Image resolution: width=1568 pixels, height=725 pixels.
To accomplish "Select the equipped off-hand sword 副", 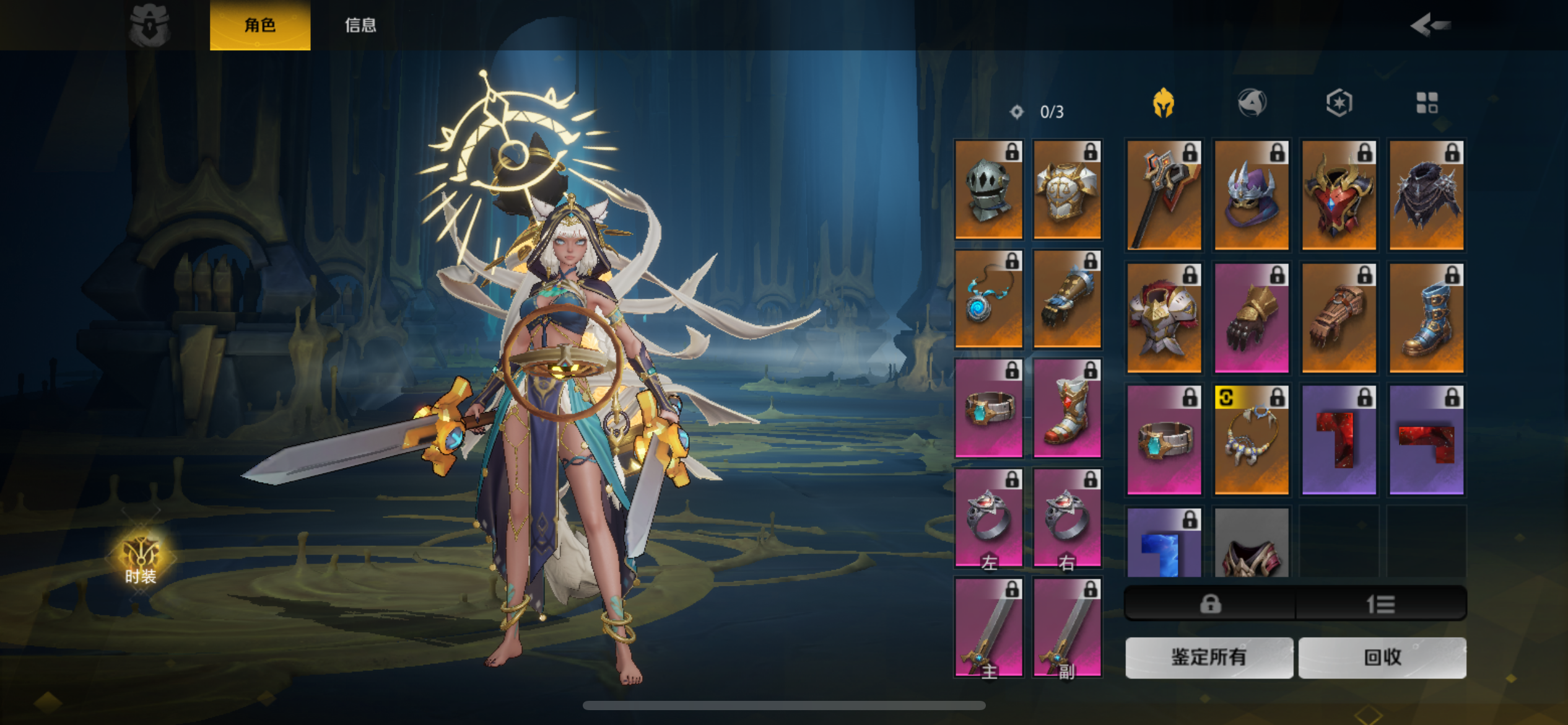I will tap(1067, 627).
